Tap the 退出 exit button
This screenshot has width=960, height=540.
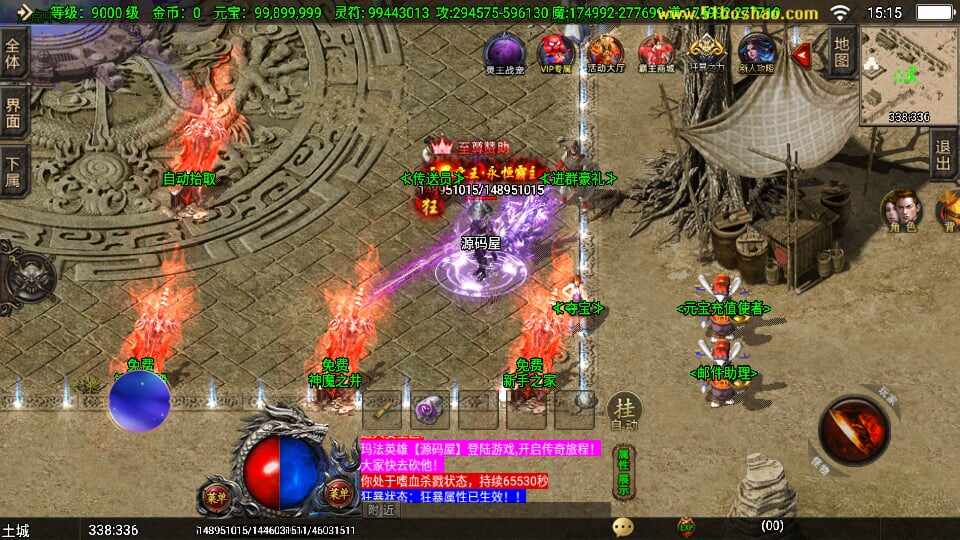click(x=943, y=154)
